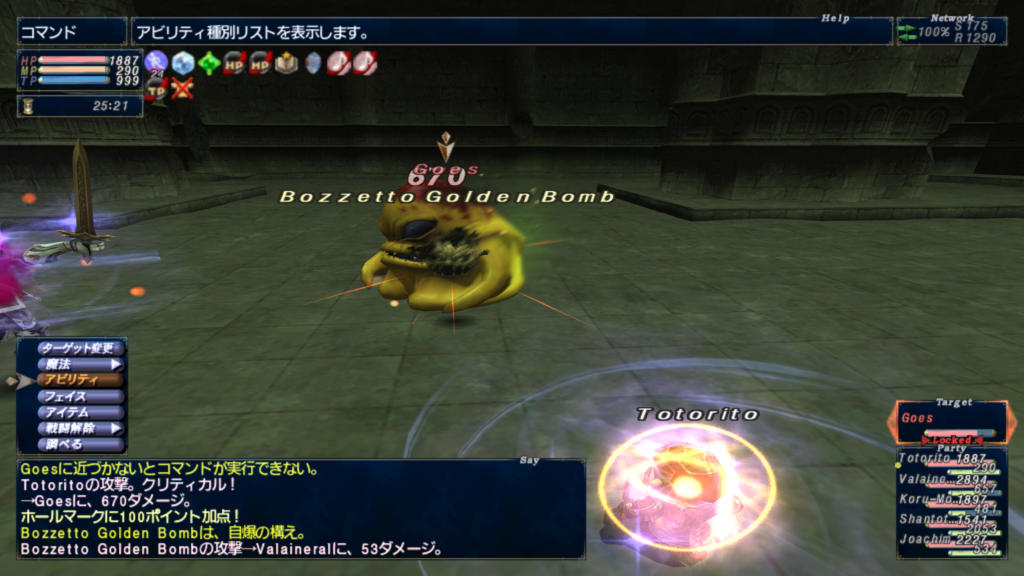Click the running figure status icon
1024x576 pixels.
(156, 63)
